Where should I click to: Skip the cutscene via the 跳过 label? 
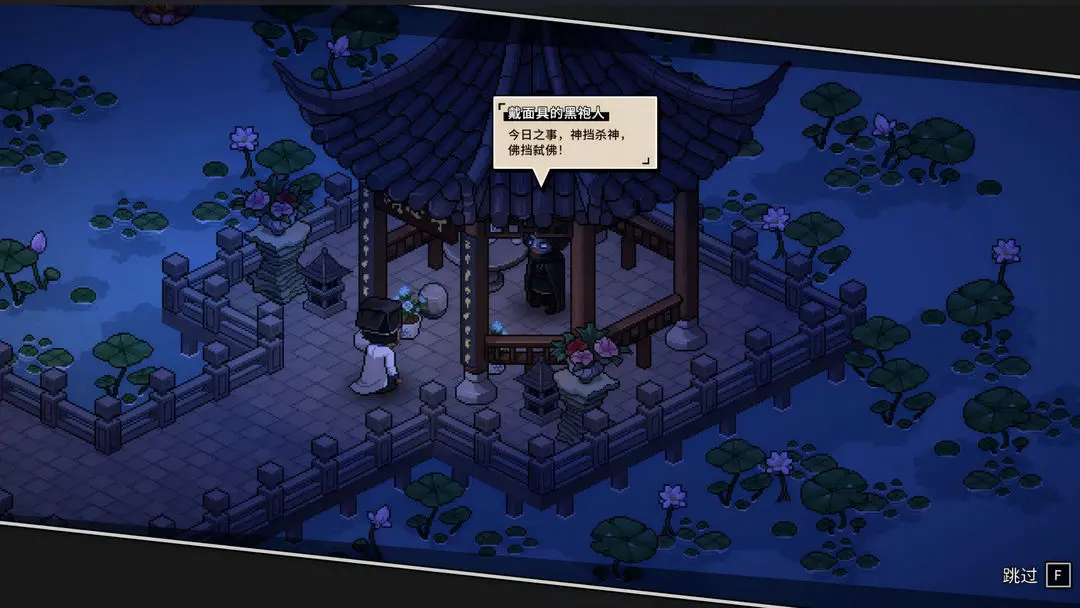(1021, 575)
